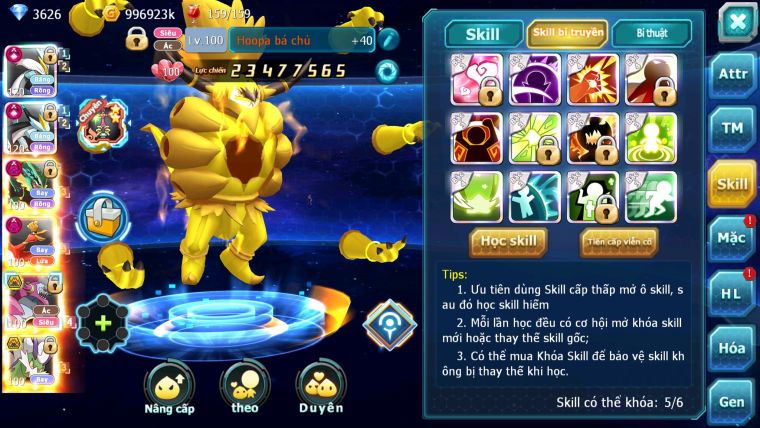This screenshot has height=428, width=760.
Task: Open the Skill bí truyền tab
Action: [567, 33]
